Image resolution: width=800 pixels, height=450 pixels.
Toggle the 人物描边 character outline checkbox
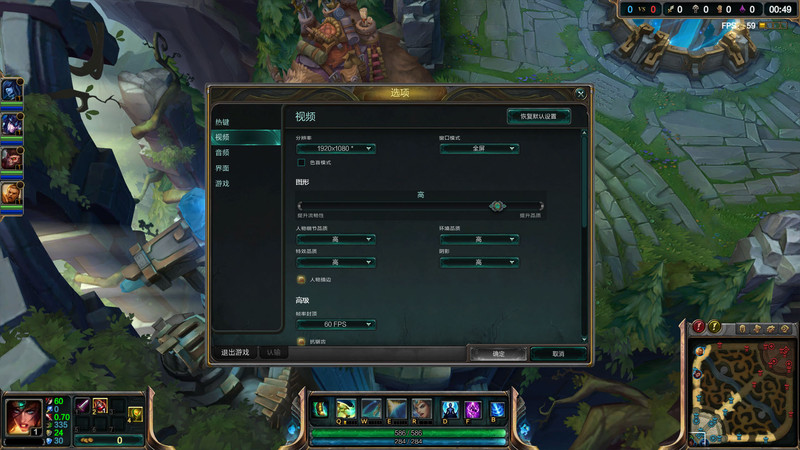(x=301, y=279)
